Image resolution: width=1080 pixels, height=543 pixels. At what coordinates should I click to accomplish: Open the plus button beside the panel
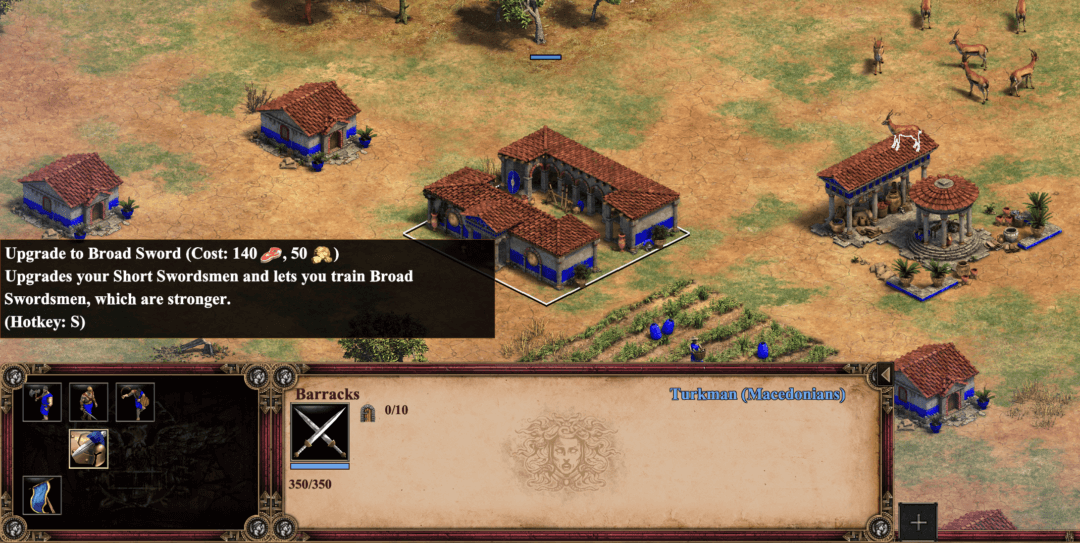click(918, 522)
